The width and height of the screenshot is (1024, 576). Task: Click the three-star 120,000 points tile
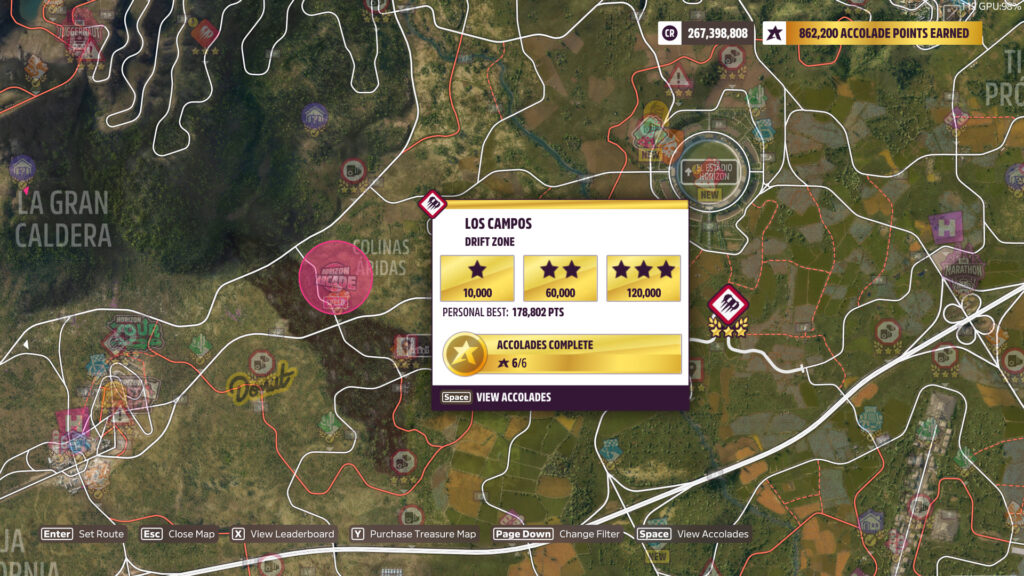click(643, 279)
